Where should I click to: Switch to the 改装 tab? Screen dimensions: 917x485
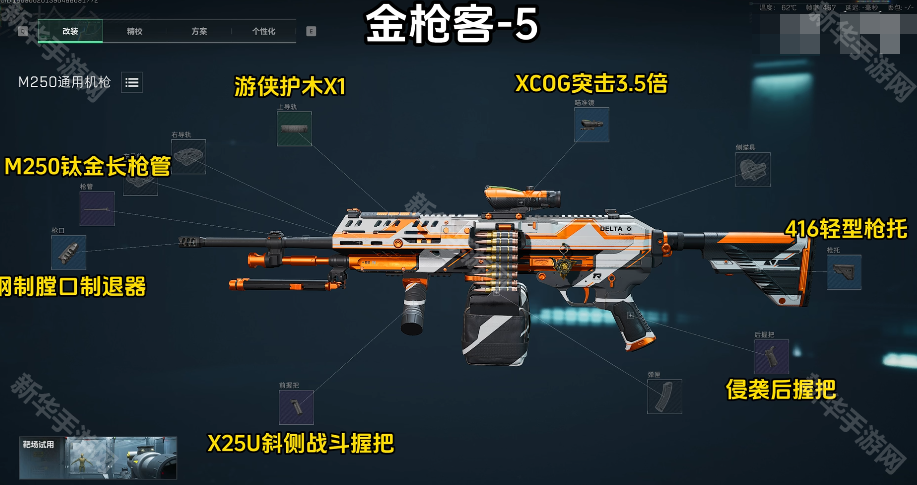70,31
